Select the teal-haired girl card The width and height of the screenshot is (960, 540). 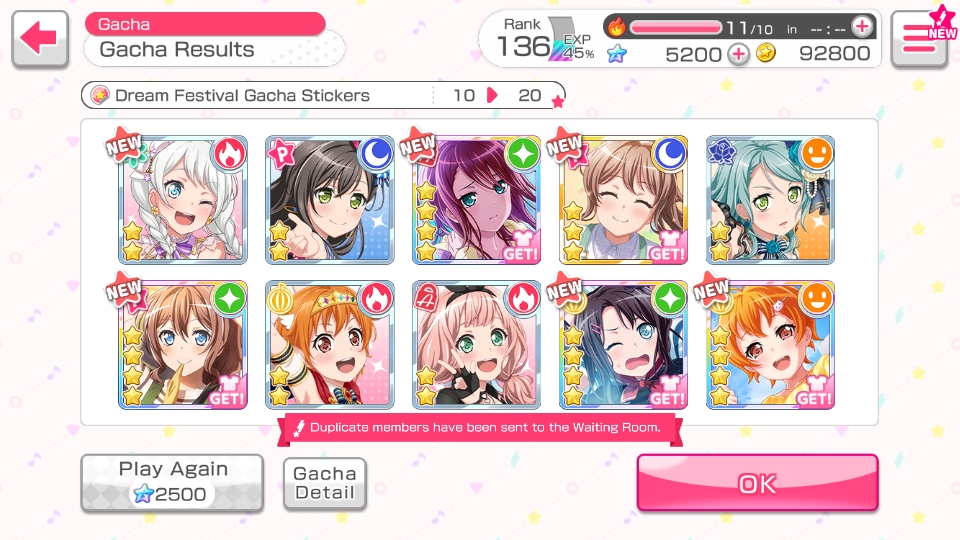[x=771, y=200]
